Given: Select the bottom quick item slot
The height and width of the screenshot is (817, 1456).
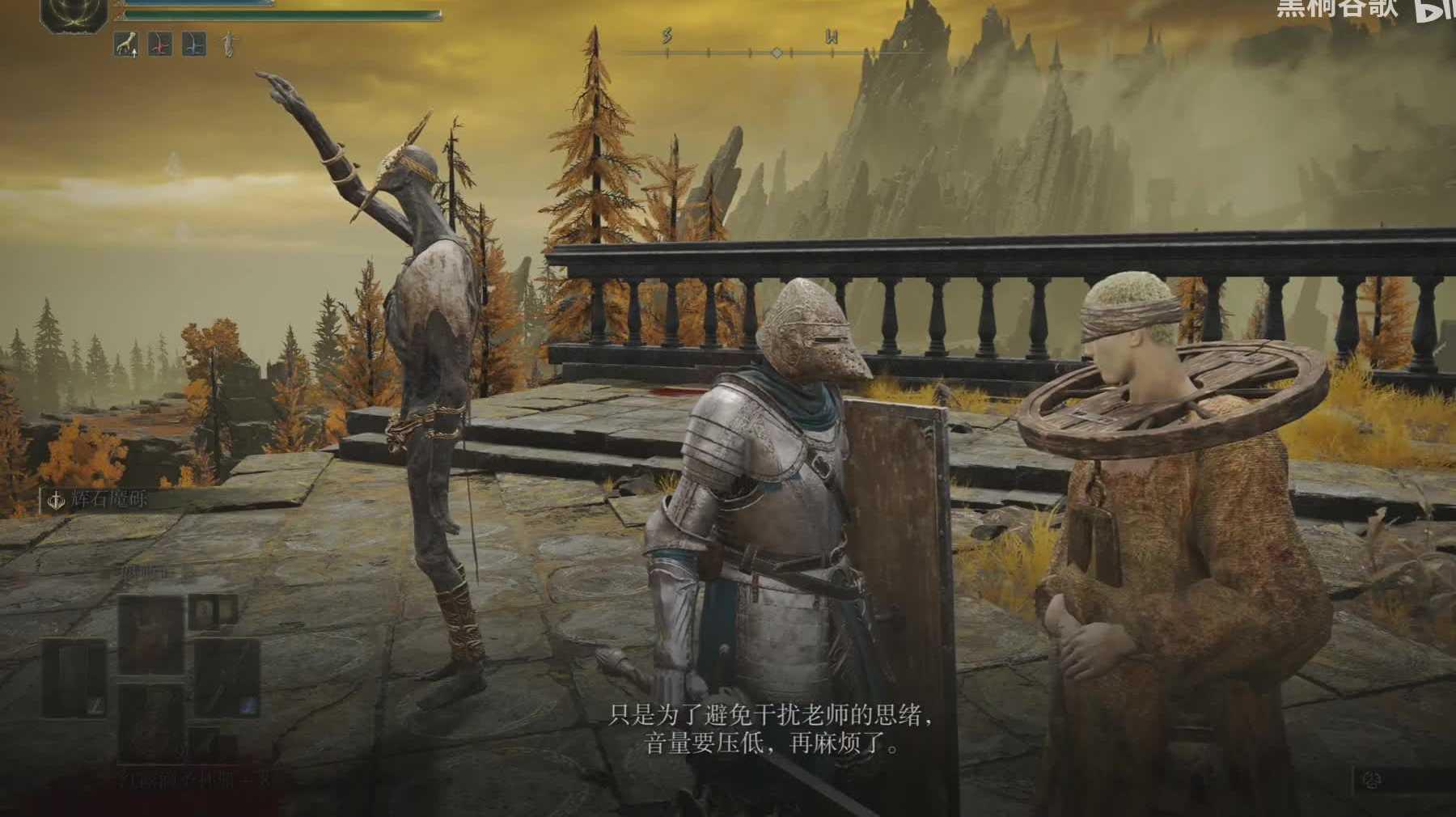Looking at the screenshot, I should click(150, 722).
